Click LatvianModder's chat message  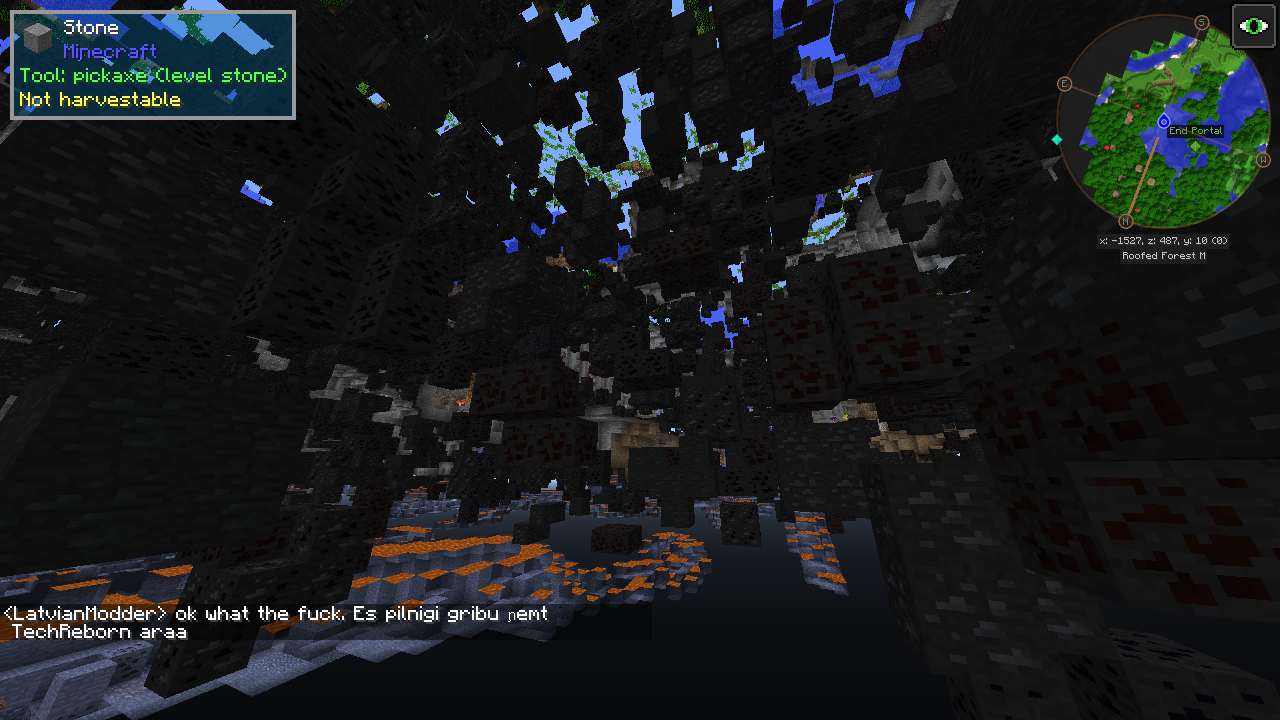[276, 622]
